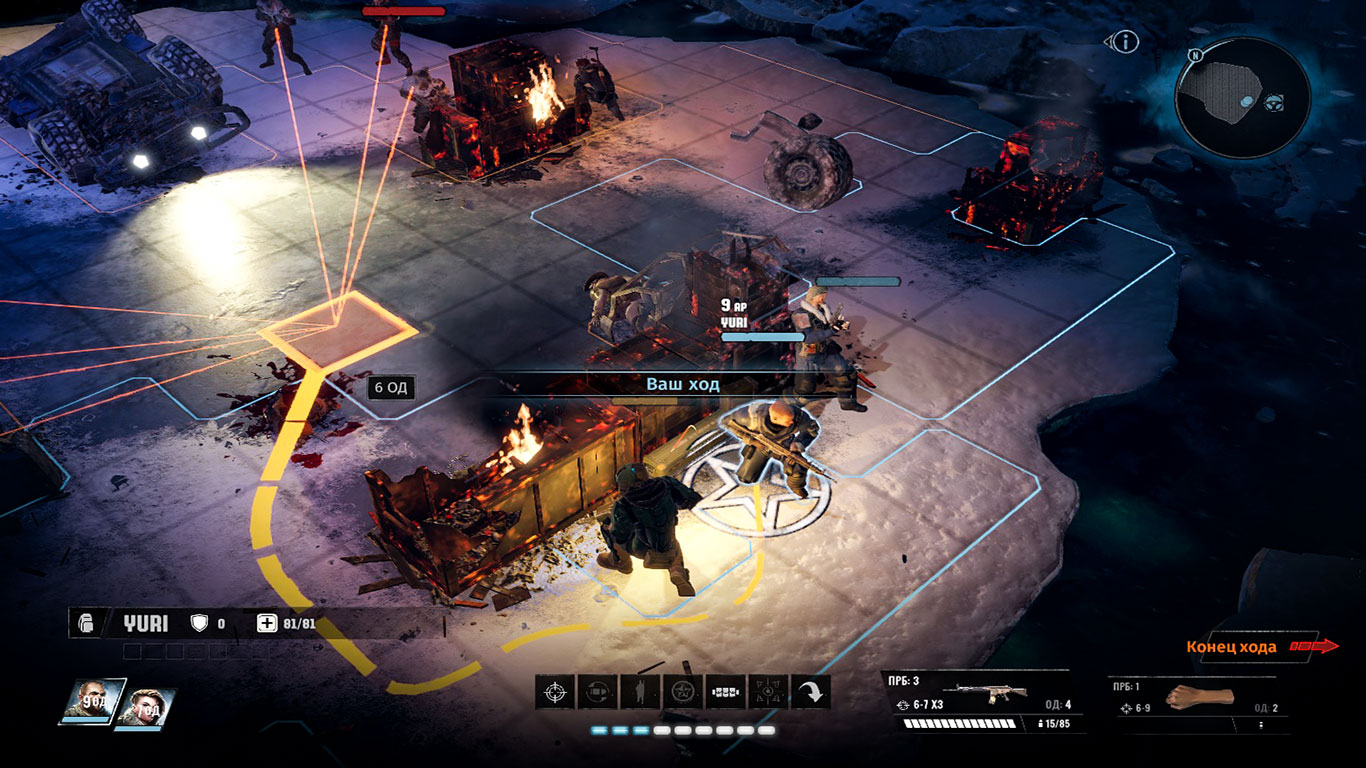Activate the reload bullet action
This screenshot has height=768, width=1366.
click(x=598, y=691)
